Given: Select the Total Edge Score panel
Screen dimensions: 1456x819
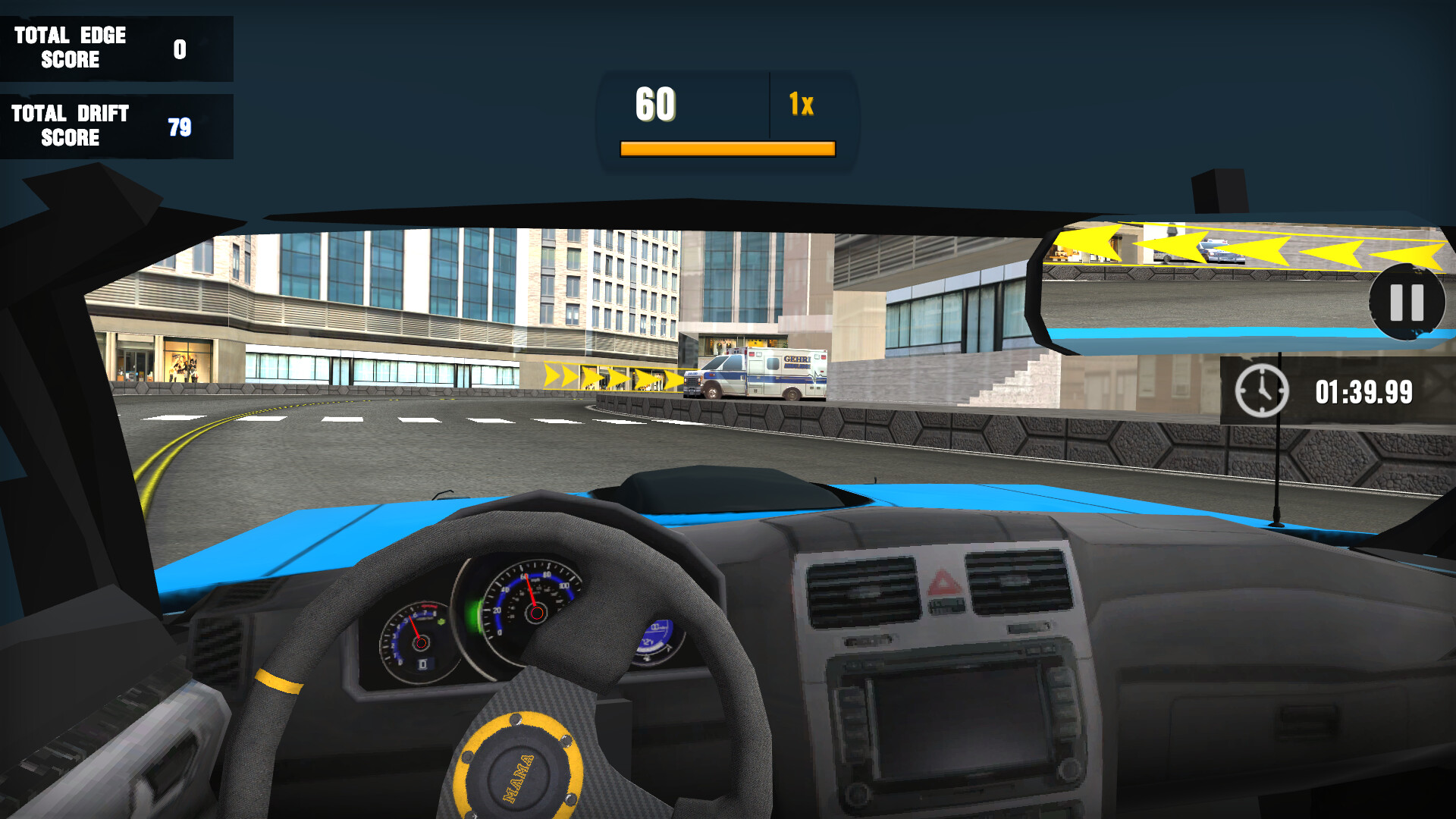Looking at the screenshot, I should click(x=114, y=48).
